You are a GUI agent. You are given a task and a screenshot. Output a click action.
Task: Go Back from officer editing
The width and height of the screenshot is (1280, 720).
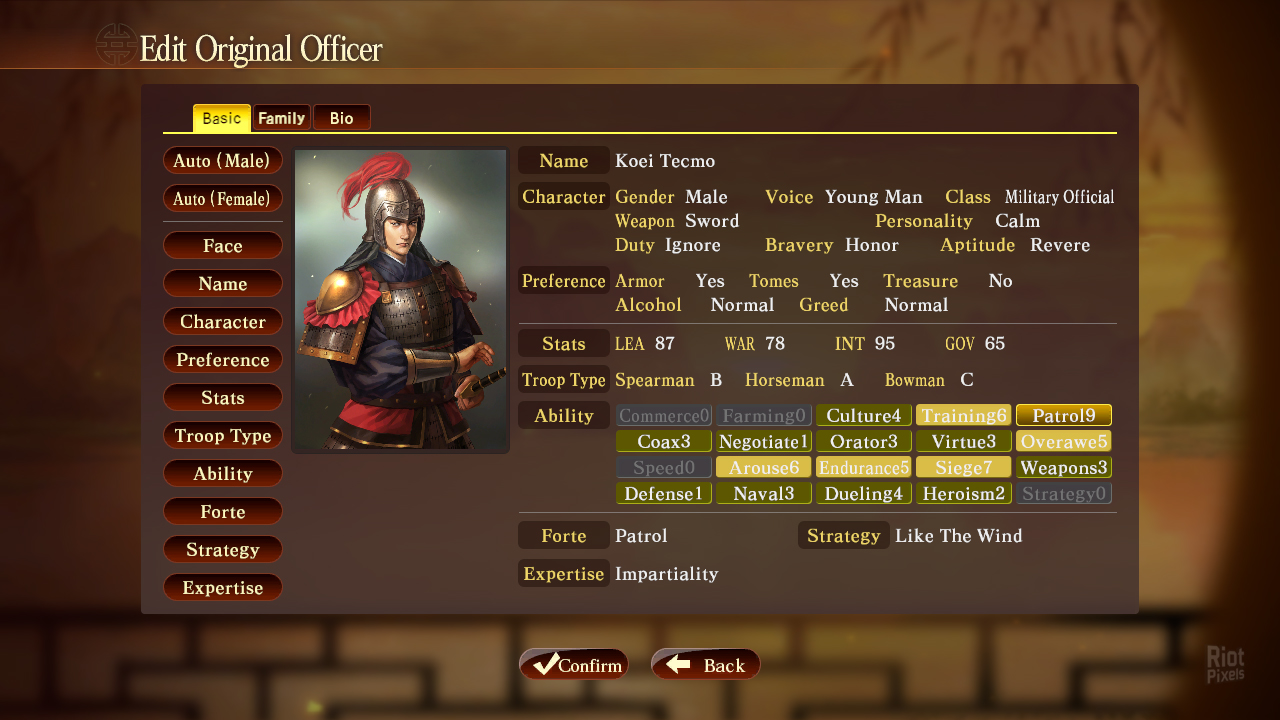point(706,665)
